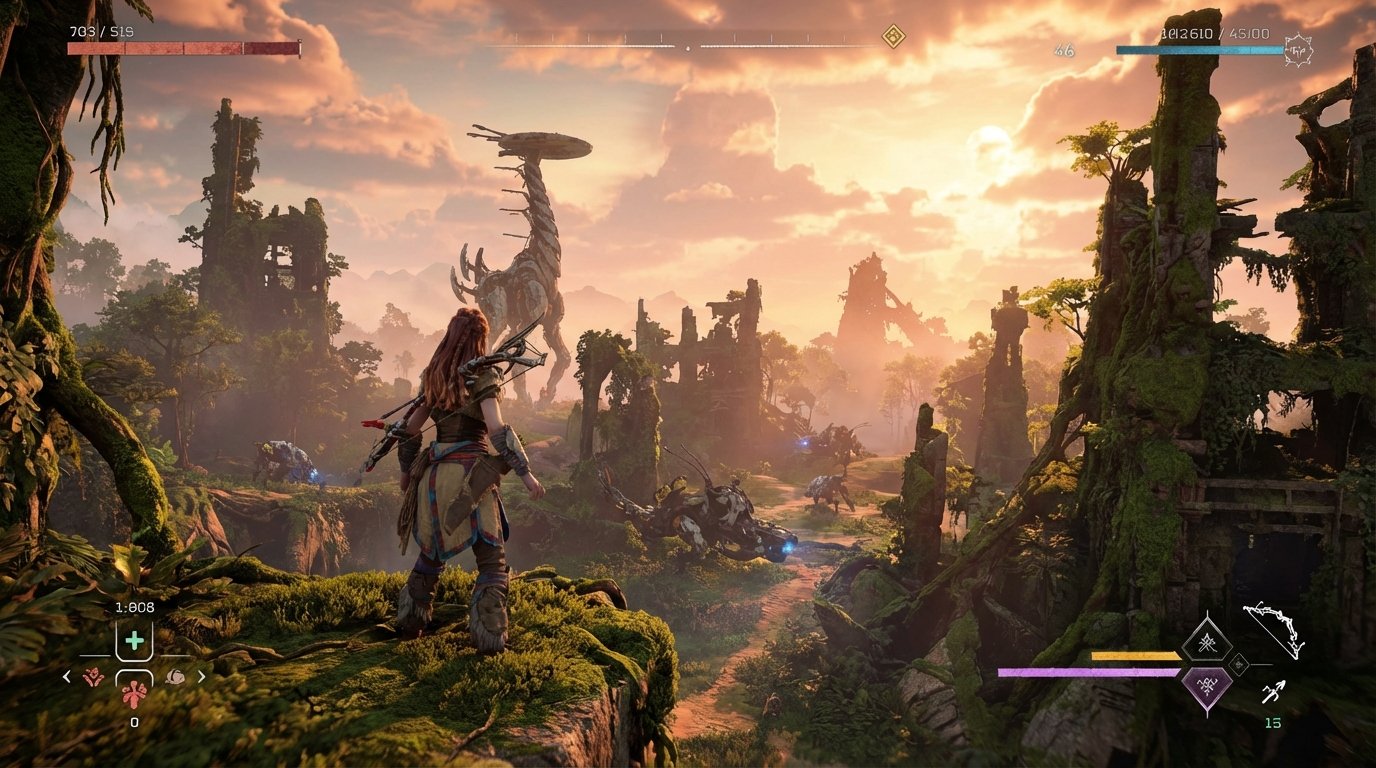1376x768 pixels.
Task: Click the 1:008 timer above the pouch
Action: (135, 606)
